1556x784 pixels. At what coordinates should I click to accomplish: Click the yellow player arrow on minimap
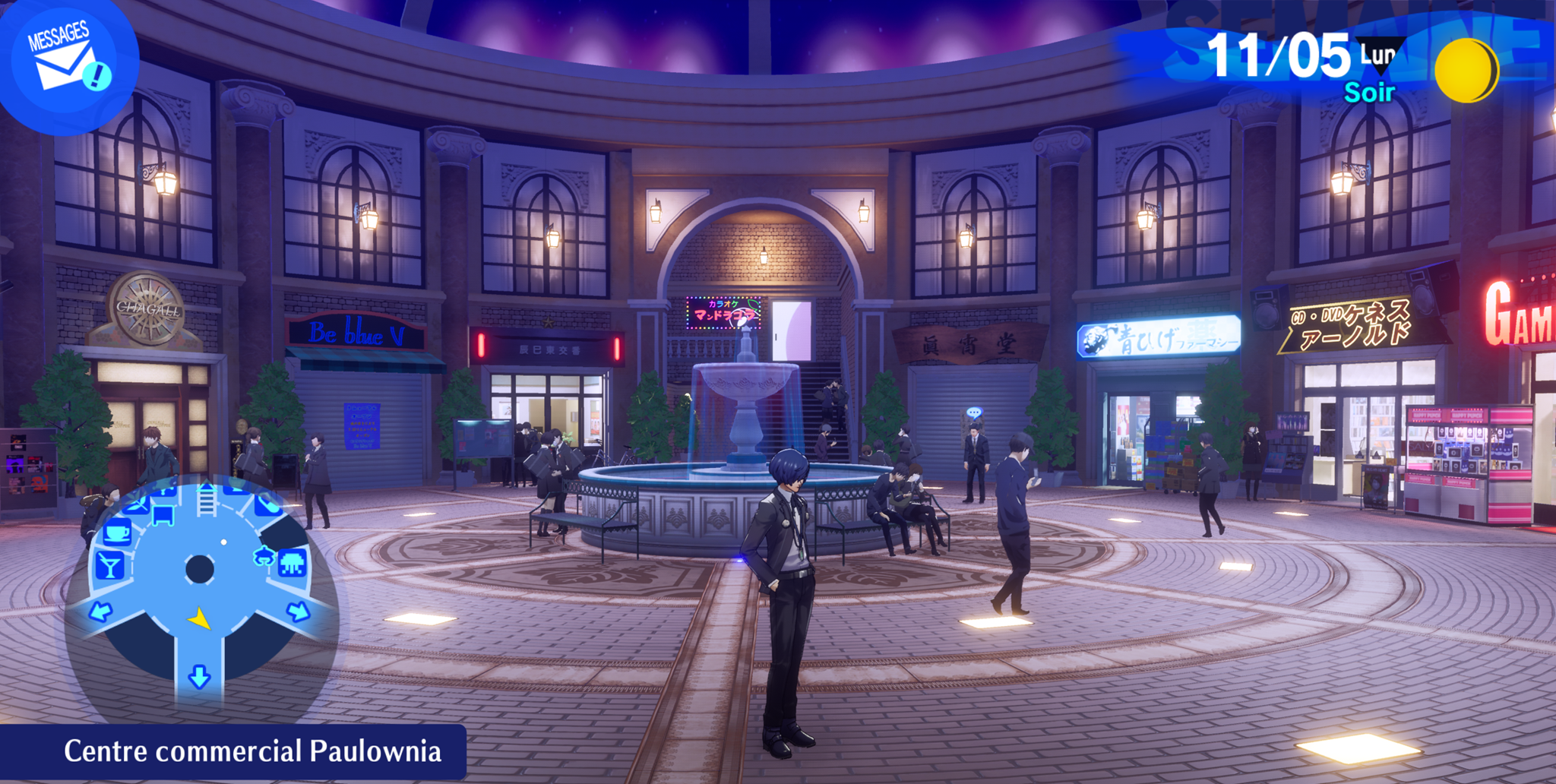[x=200, y=619]
